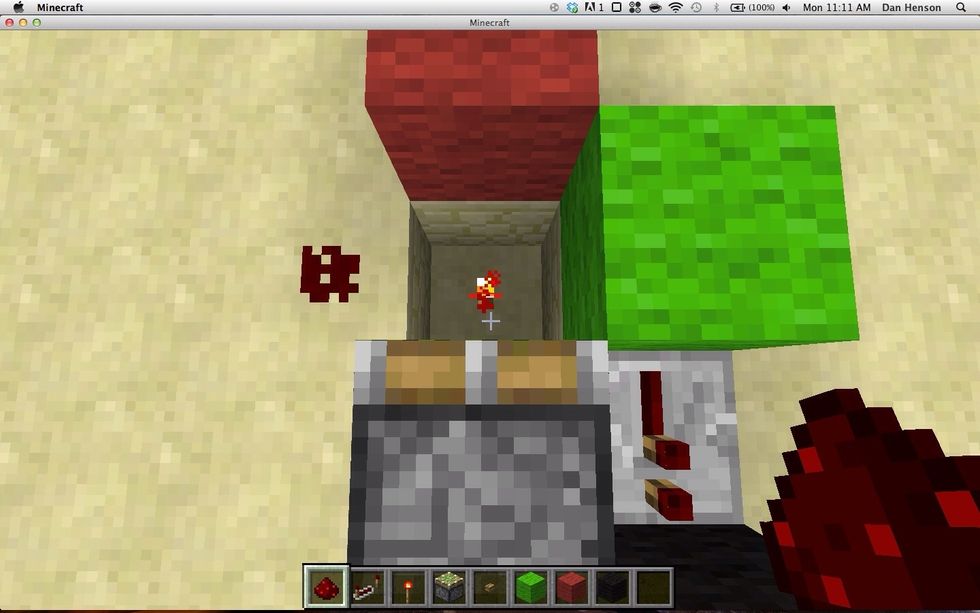Choose the redstone torch in the hotbar
The height and width of the screenshot is (613, 980).
(408, 587)
